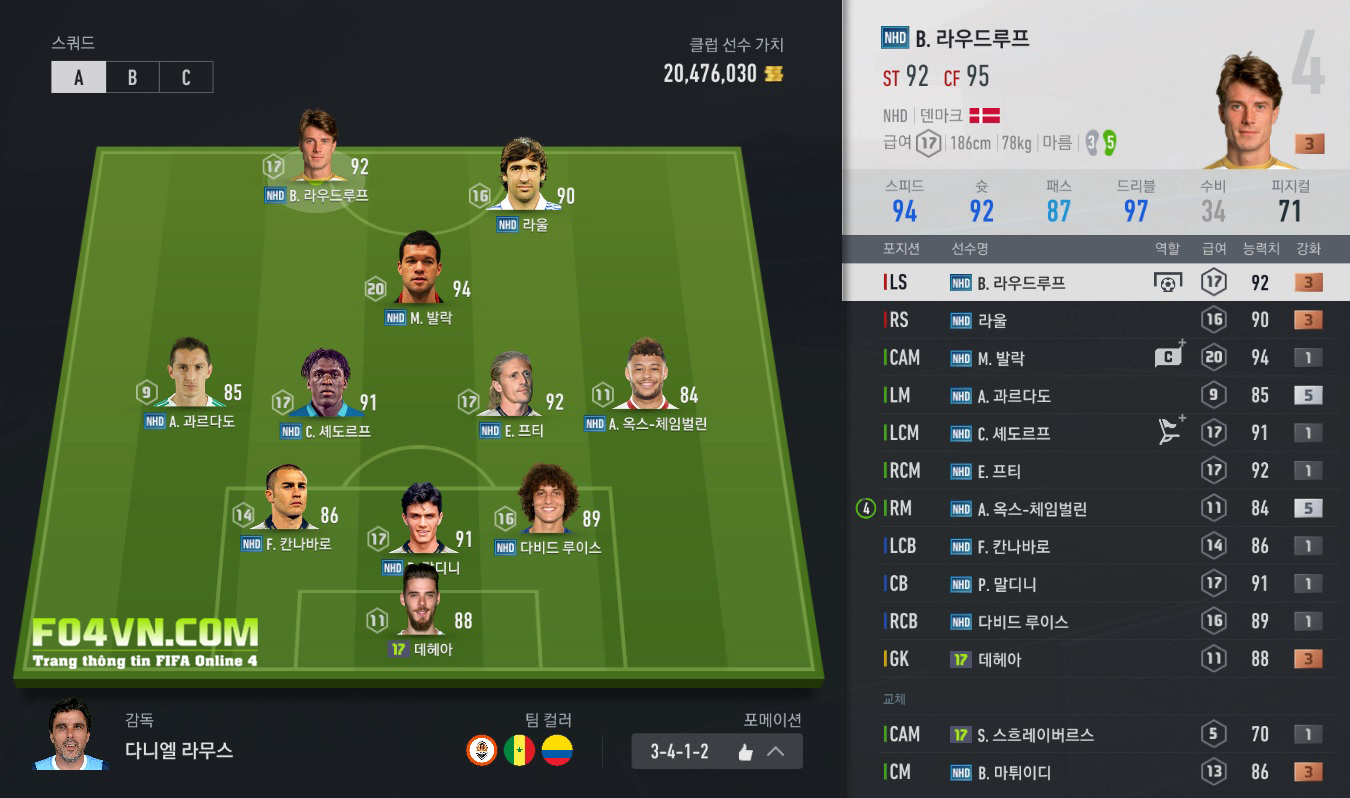The width and height of the screenshot is (1350, 798).
Task: Select substitute B. 마튀이디 row
Action: (1095, 772)
